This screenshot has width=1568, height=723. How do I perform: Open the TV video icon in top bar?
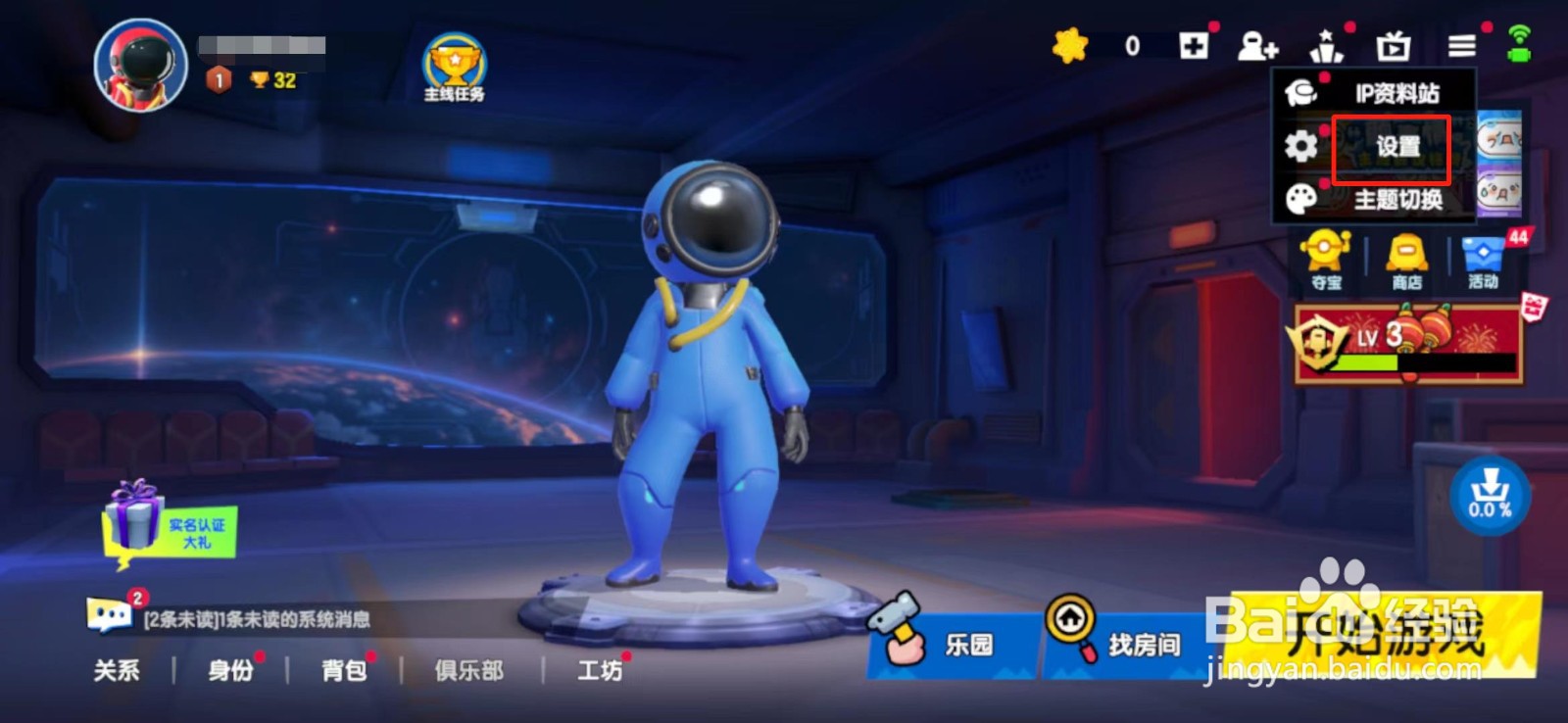[x=1390, y=45]
